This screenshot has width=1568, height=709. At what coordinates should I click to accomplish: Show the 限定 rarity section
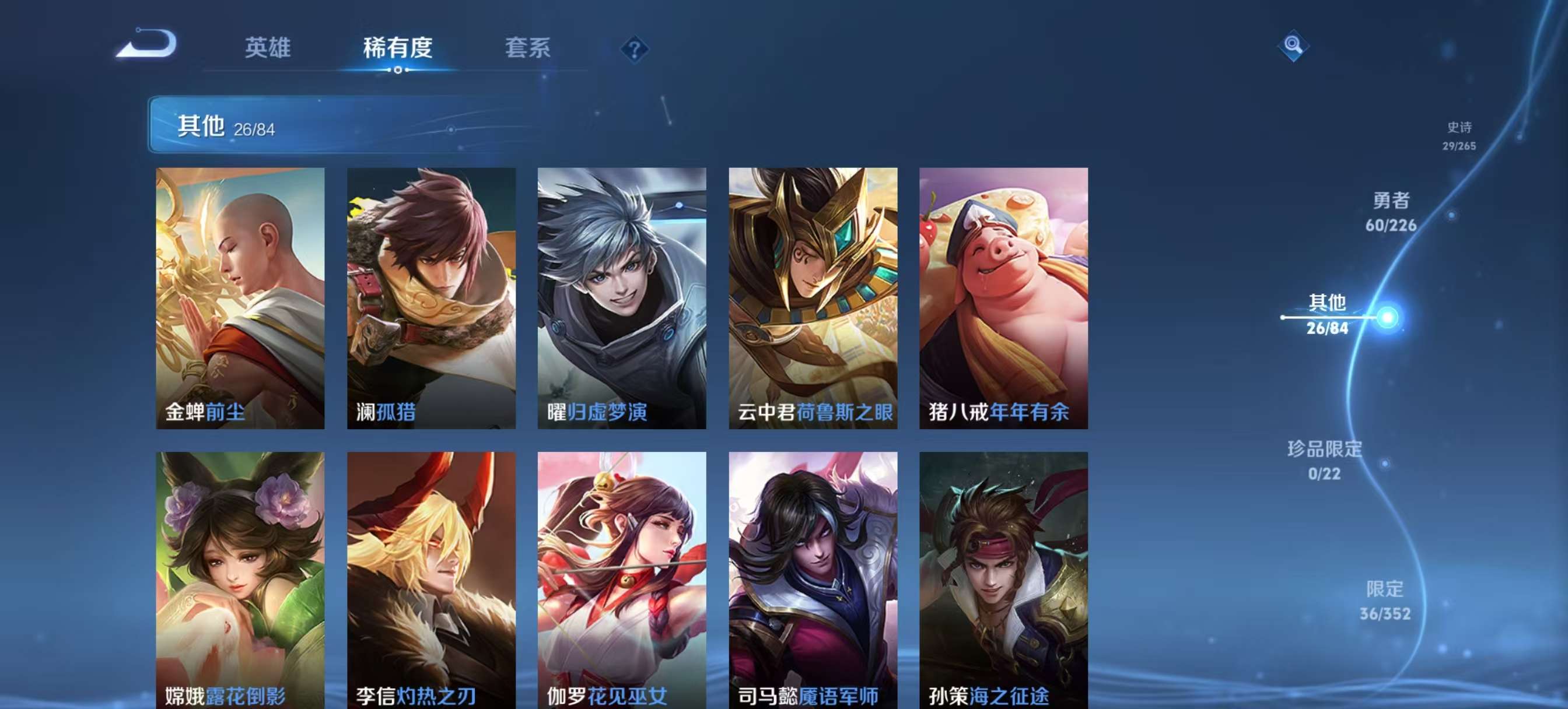1385,600
